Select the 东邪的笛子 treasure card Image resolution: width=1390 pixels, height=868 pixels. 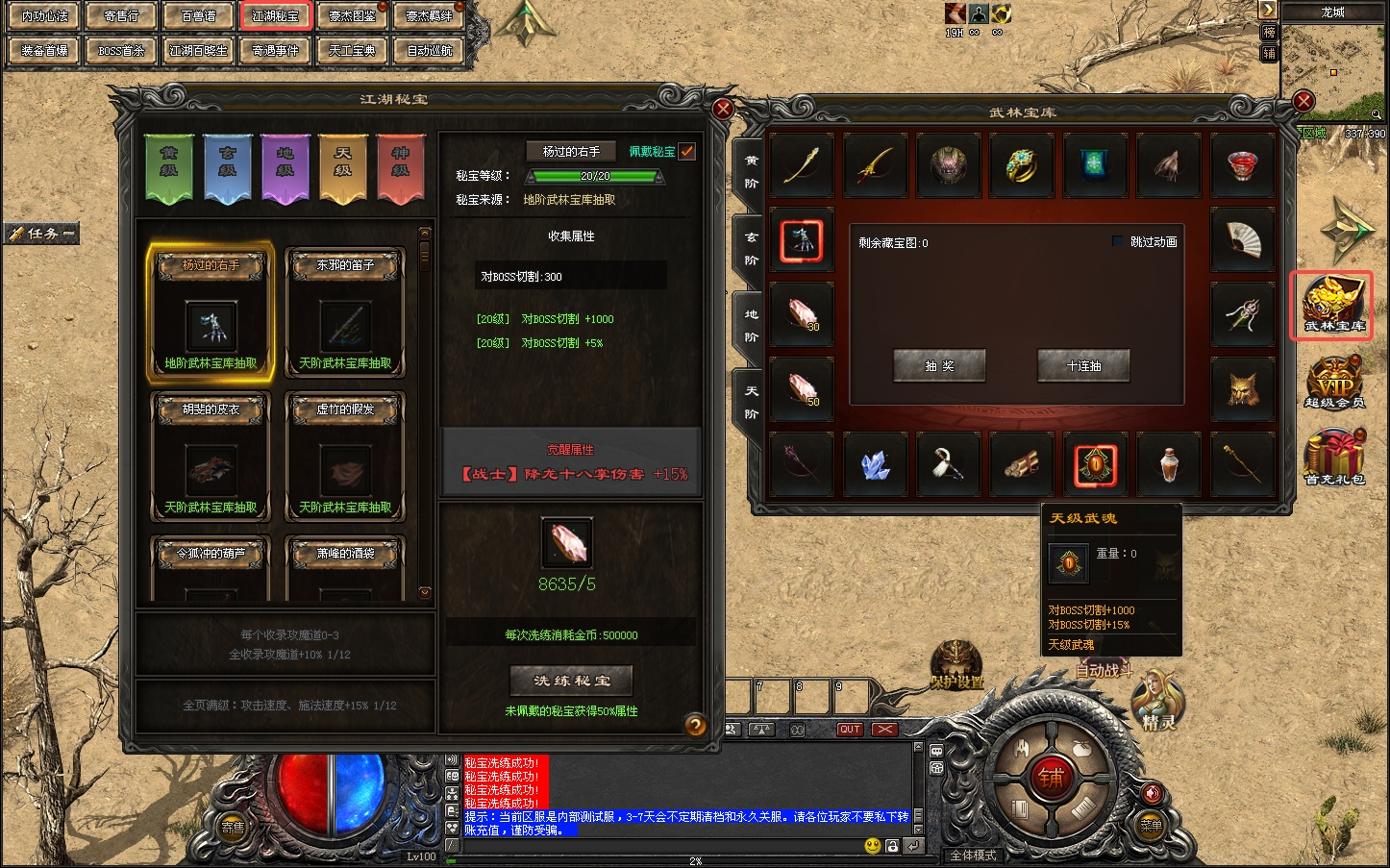(x=345, y=312)
